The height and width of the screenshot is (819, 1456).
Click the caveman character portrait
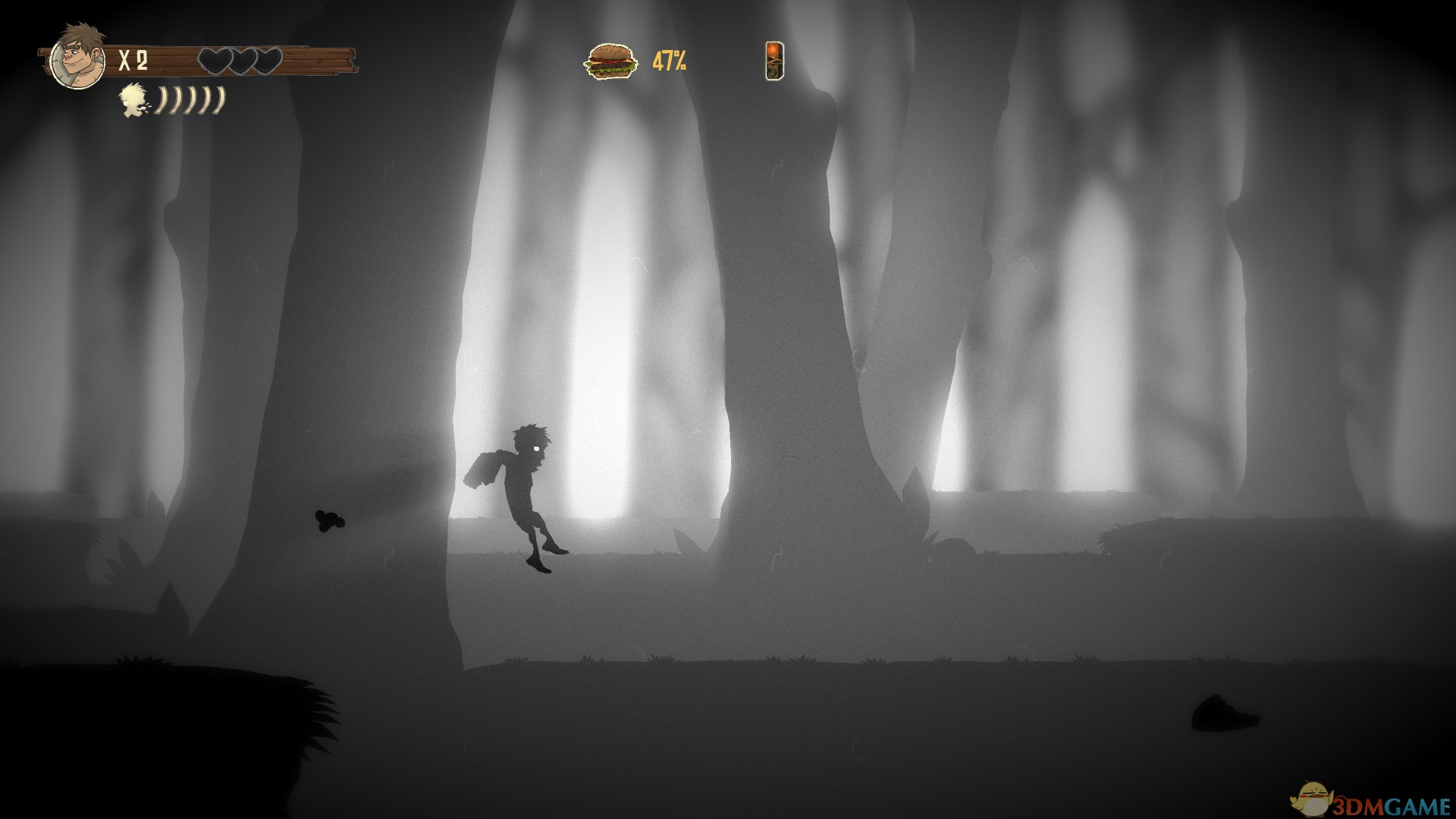point(77,55)
